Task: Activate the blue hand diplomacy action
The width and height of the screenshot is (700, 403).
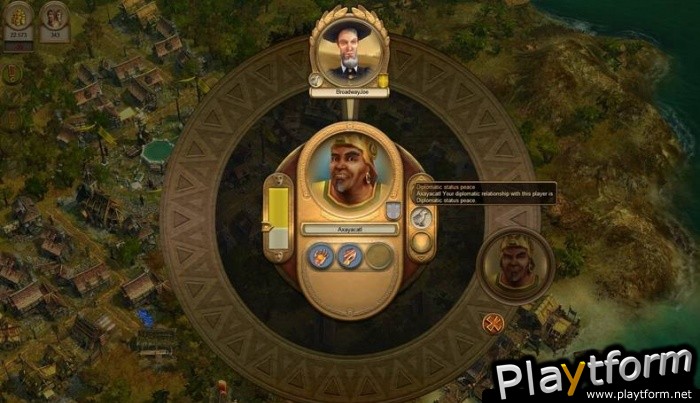Action: click(321, 256)
